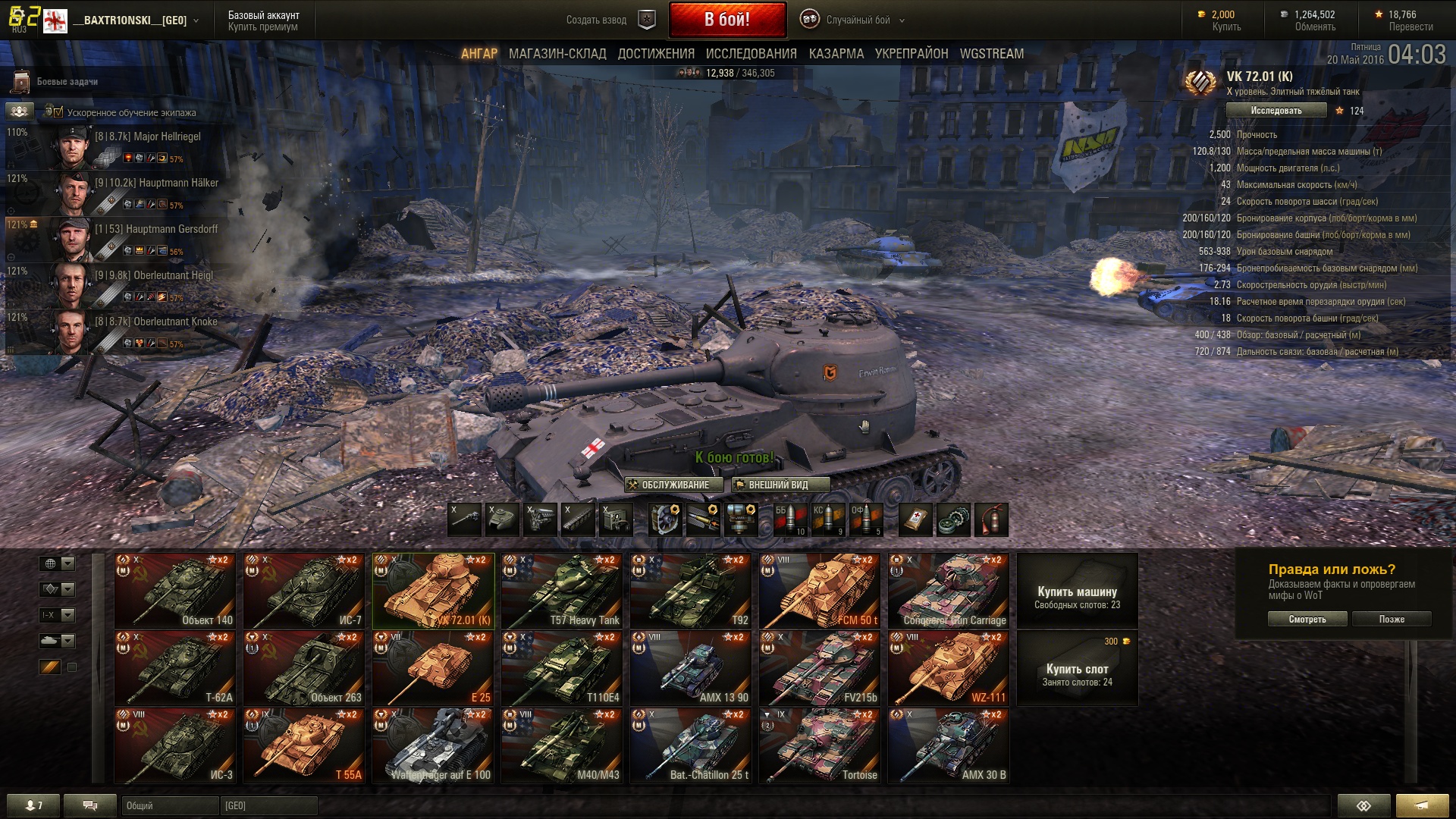Select the ИС-7 tank in the carousel
This screenshot has height=819, width=1456.
[x=303, y=591]
